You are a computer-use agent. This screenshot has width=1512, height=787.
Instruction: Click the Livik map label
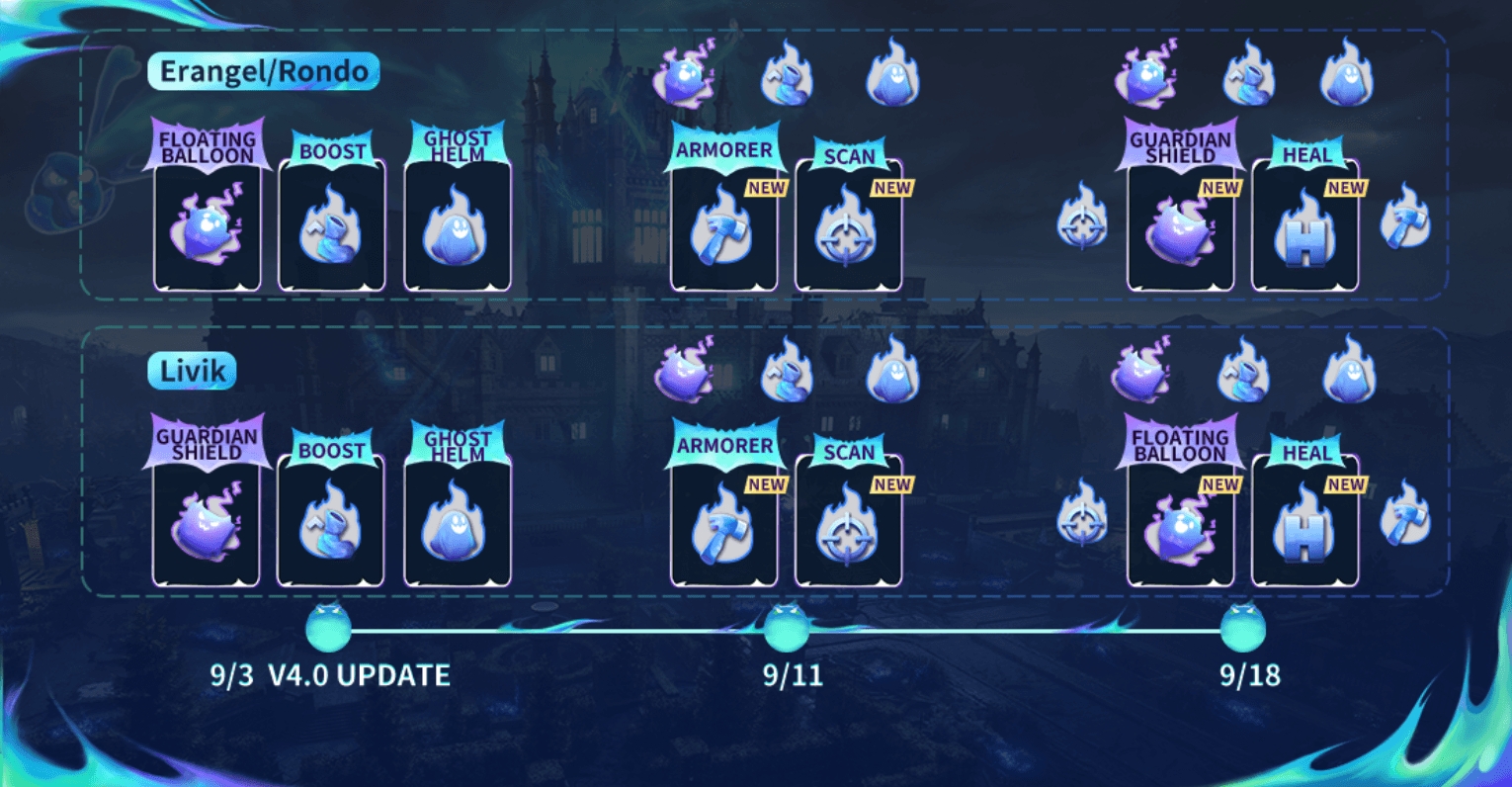[193, 372]
